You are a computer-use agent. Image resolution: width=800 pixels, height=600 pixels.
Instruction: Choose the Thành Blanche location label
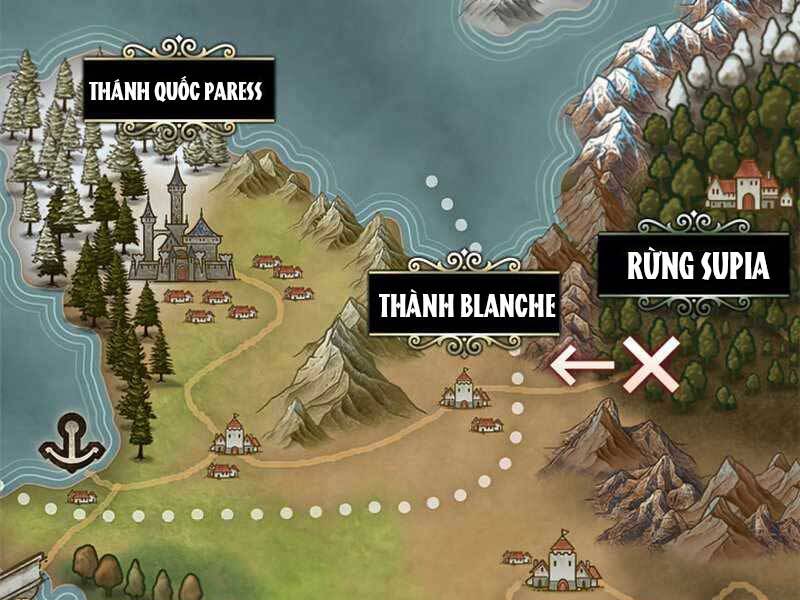point(464,305)
